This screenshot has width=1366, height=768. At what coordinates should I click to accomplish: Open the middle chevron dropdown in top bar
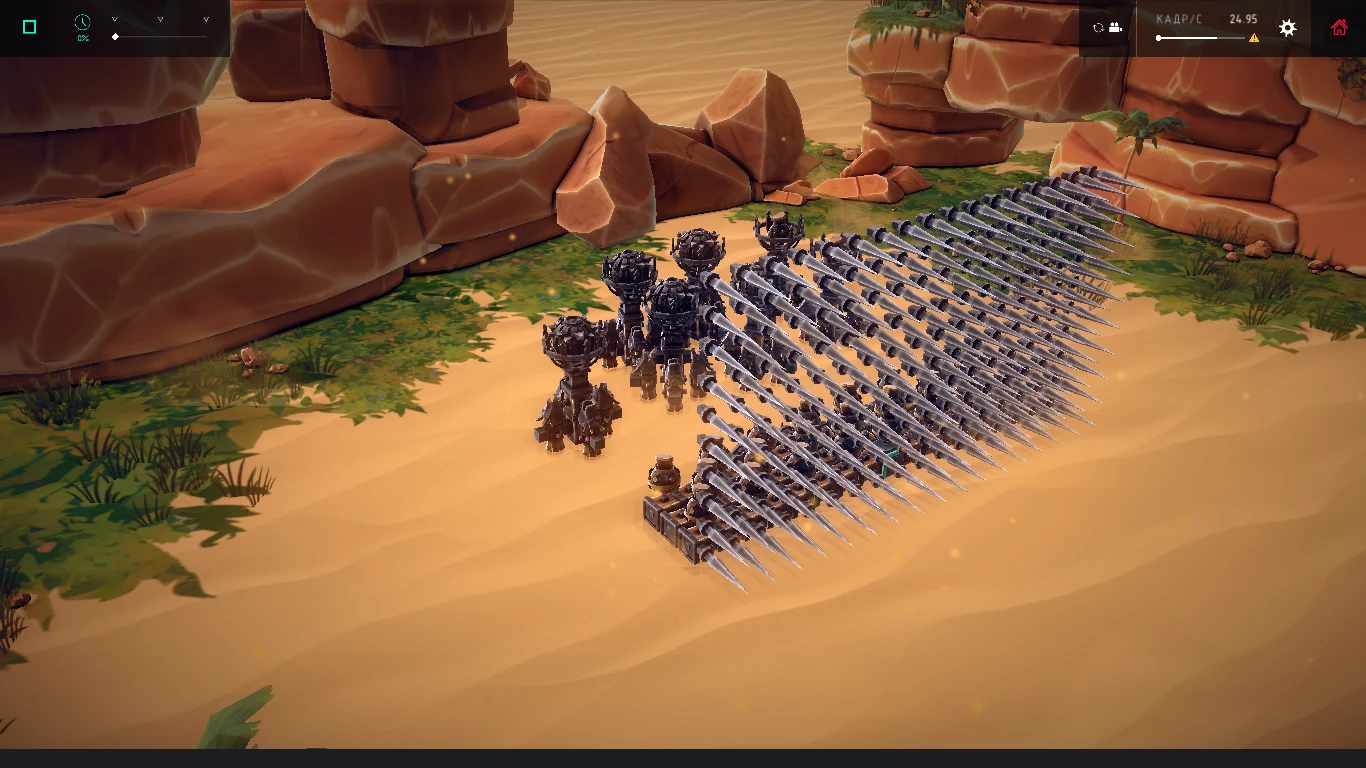(x=160, y=19)
